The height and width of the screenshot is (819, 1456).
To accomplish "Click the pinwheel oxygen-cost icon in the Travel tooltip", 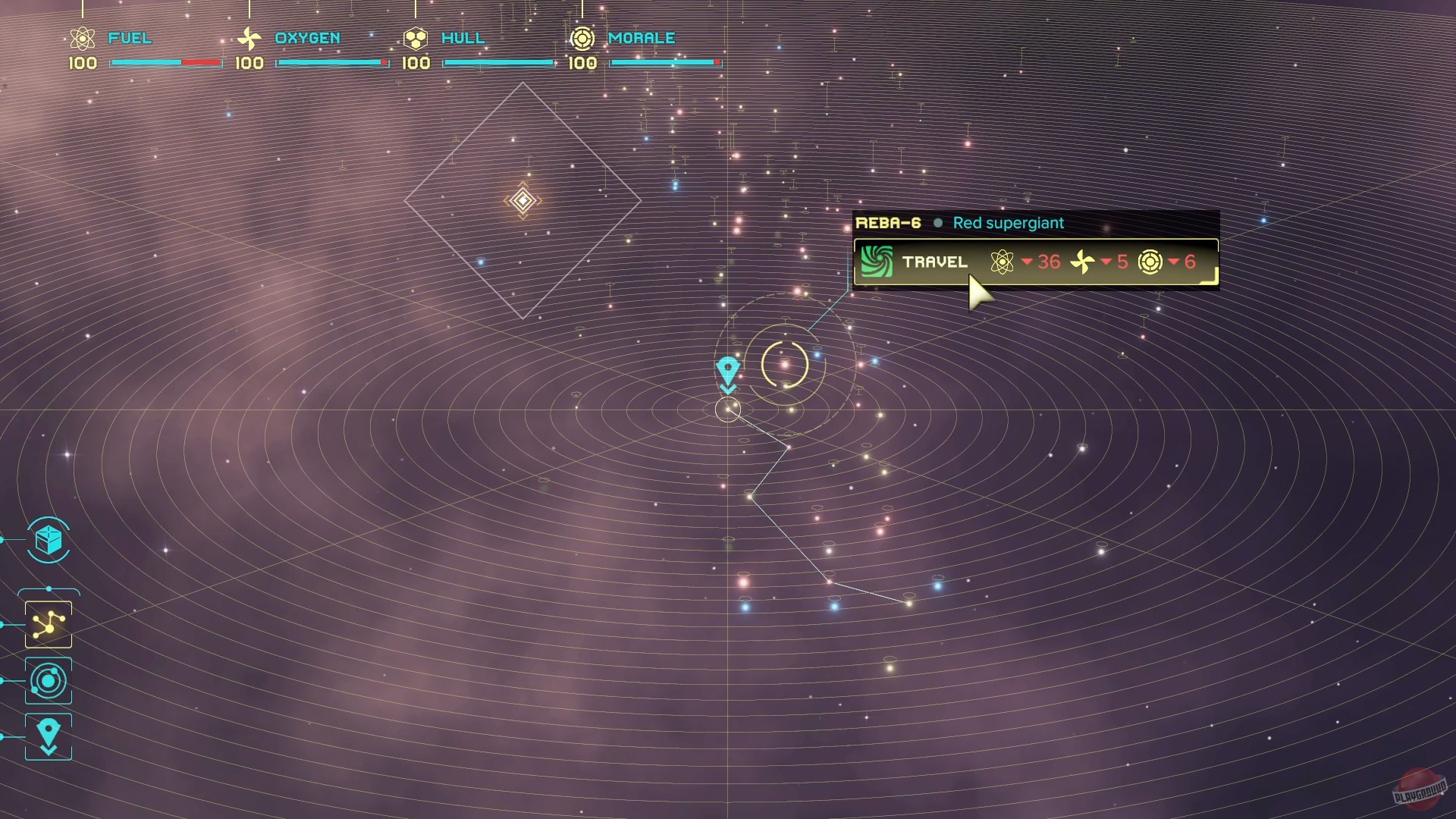I will [x=1083, y=262].
